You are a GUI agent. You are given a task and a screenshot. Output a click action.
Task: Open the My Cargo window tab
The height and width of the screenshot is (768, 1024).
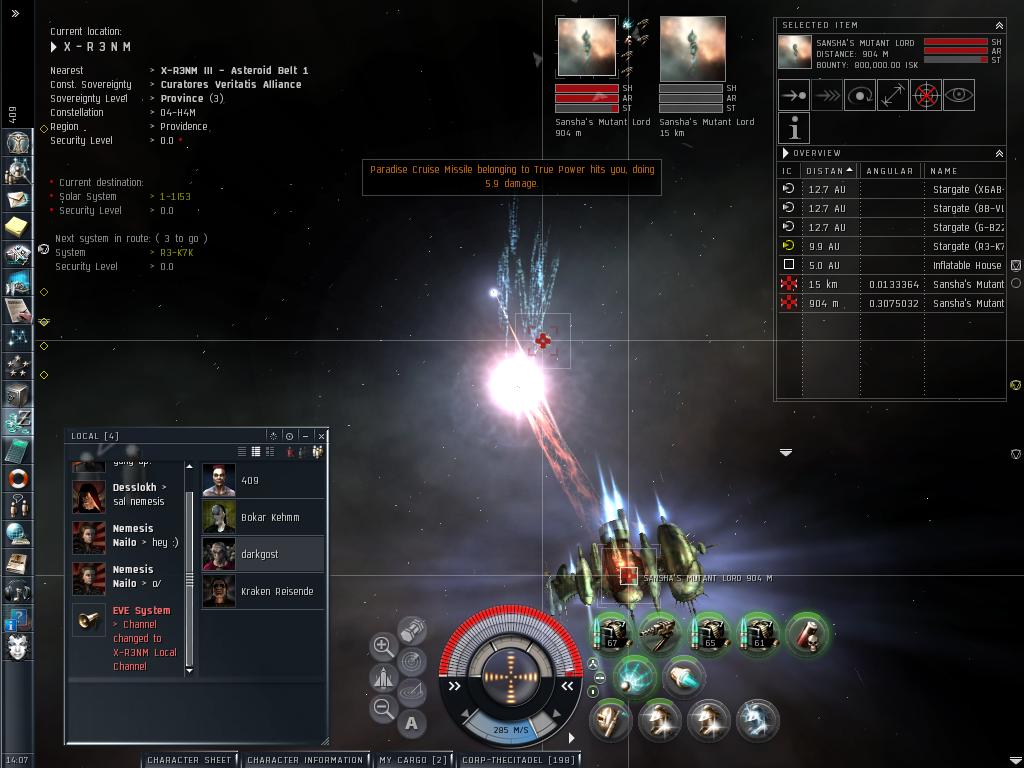pos(412,760)
